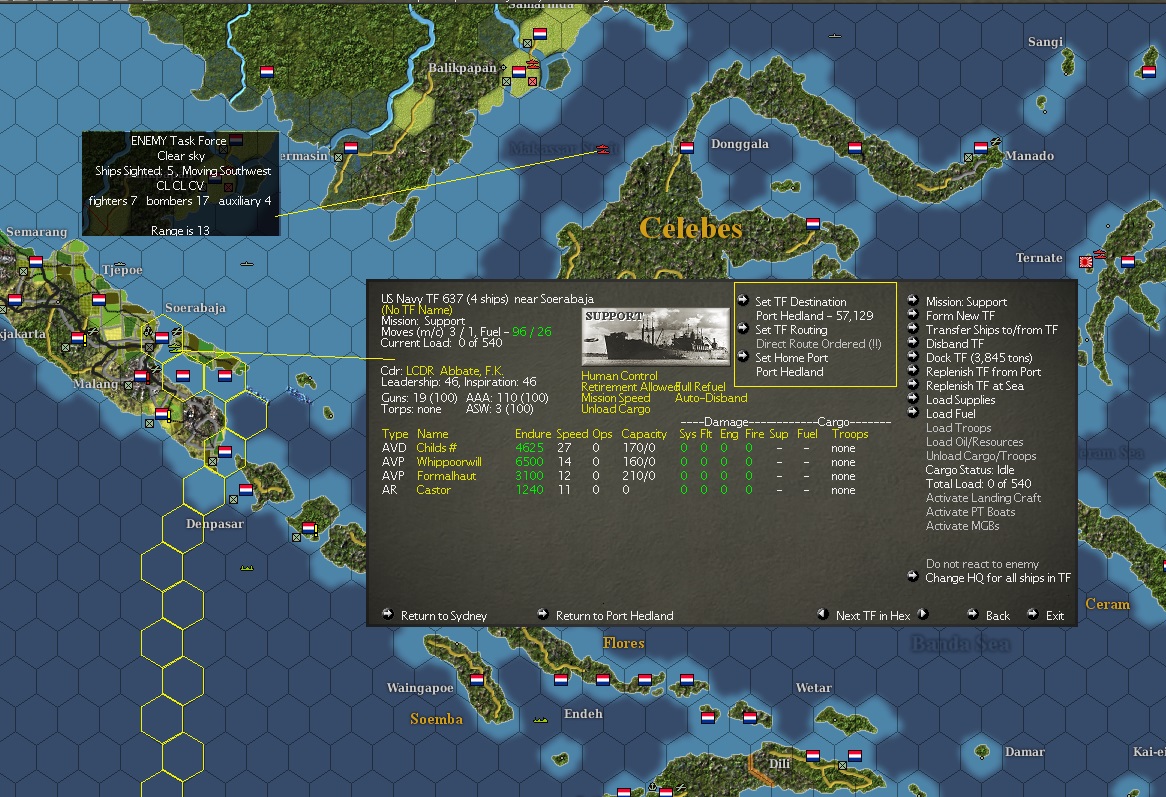Exit the task force window

(x=1055, y=616)
